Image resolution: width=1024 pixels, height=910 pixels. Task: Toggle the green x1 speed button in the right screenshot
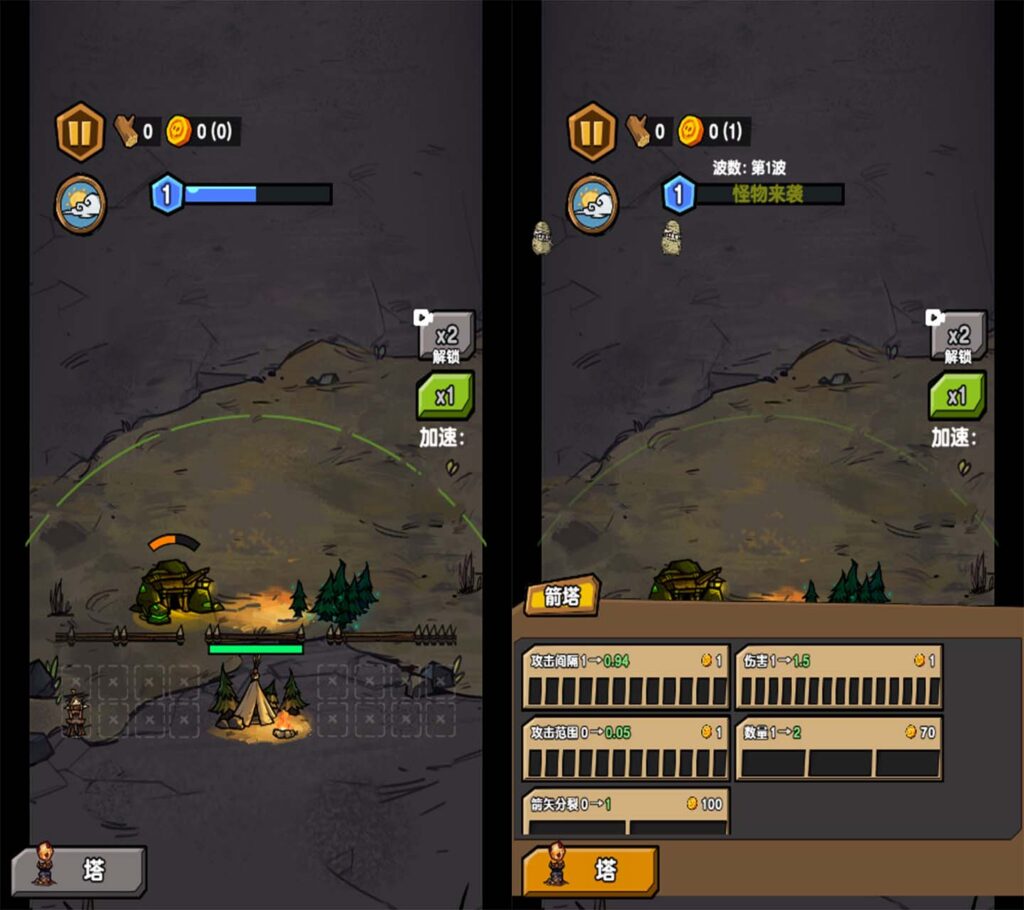[957, 396]
